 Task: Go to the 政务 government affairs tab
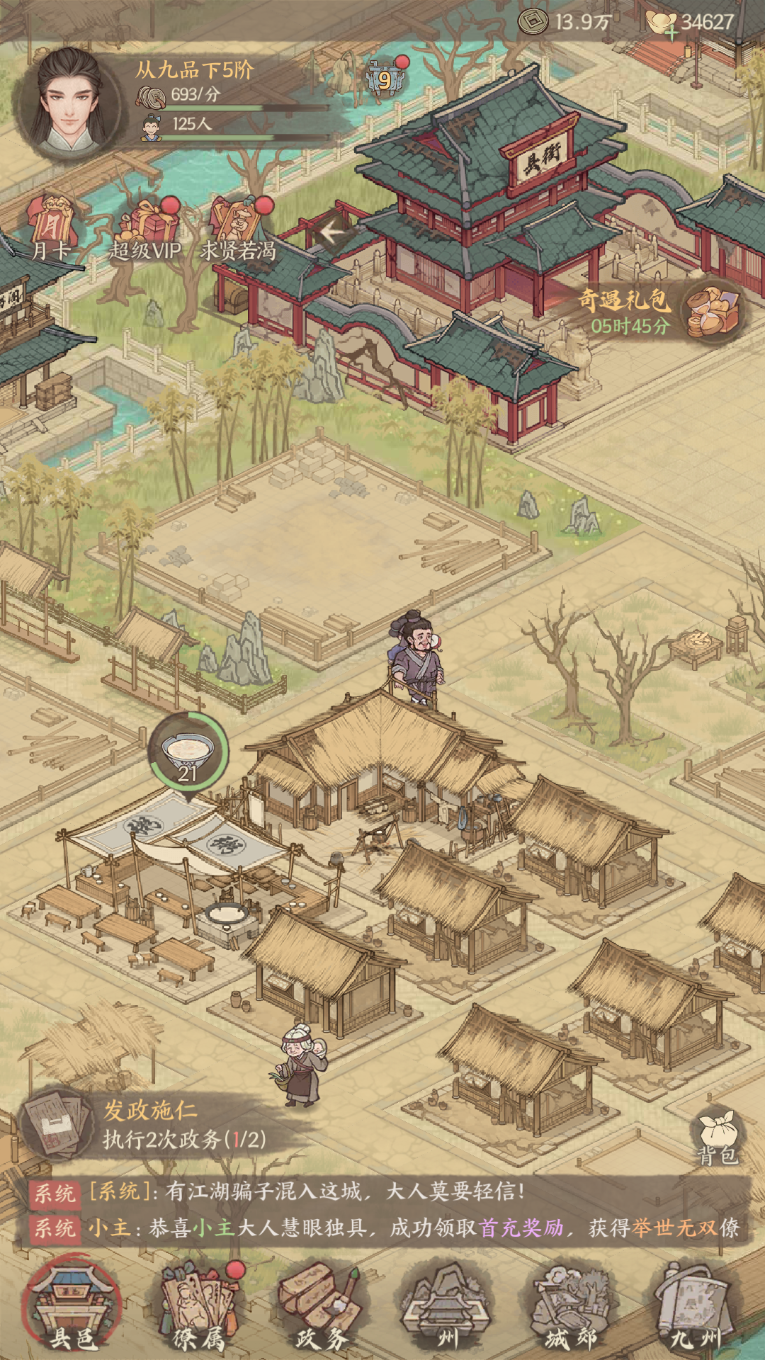point(318,1306)
